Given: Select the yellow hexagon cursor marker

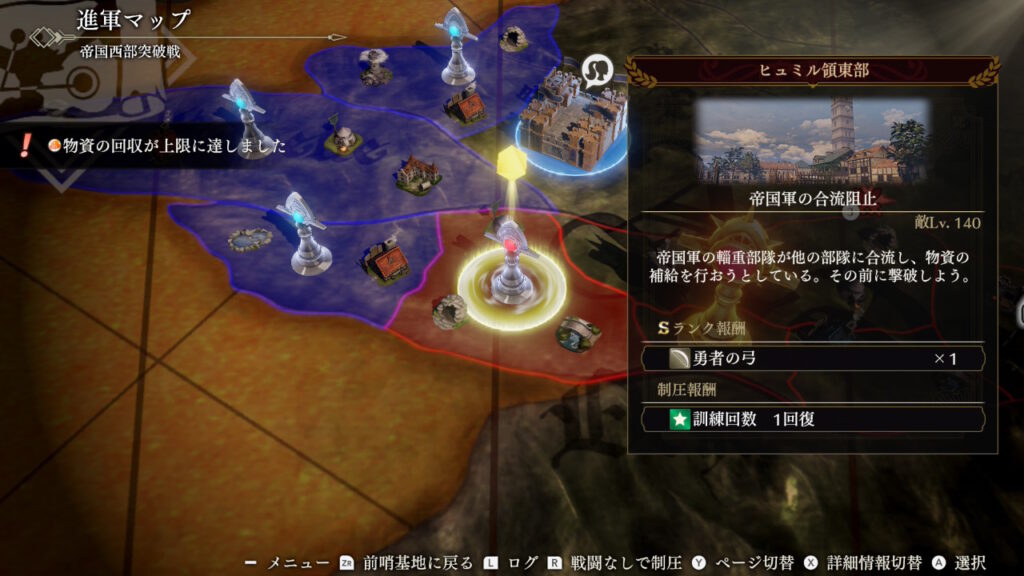Looking at the screenshot, I should (x=511, y=161).
